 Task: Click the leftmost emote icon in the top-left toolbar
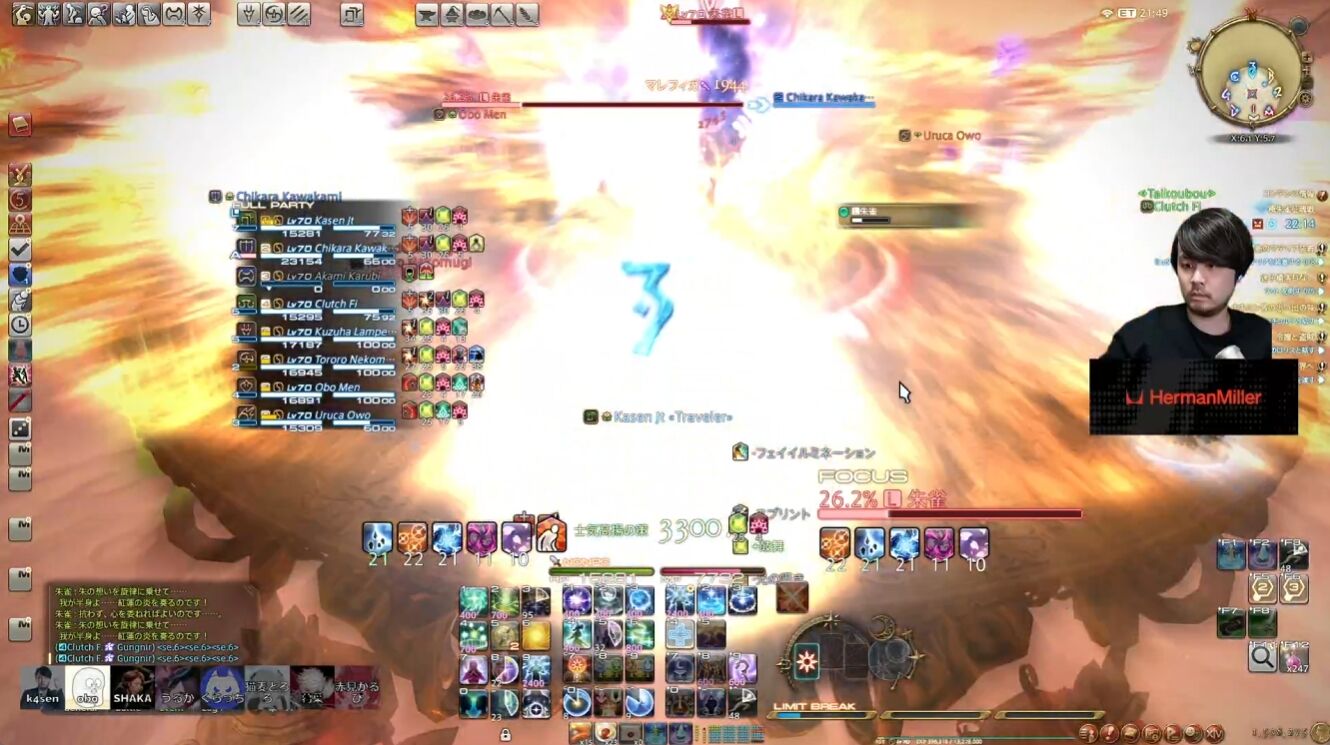pos(22,15)
